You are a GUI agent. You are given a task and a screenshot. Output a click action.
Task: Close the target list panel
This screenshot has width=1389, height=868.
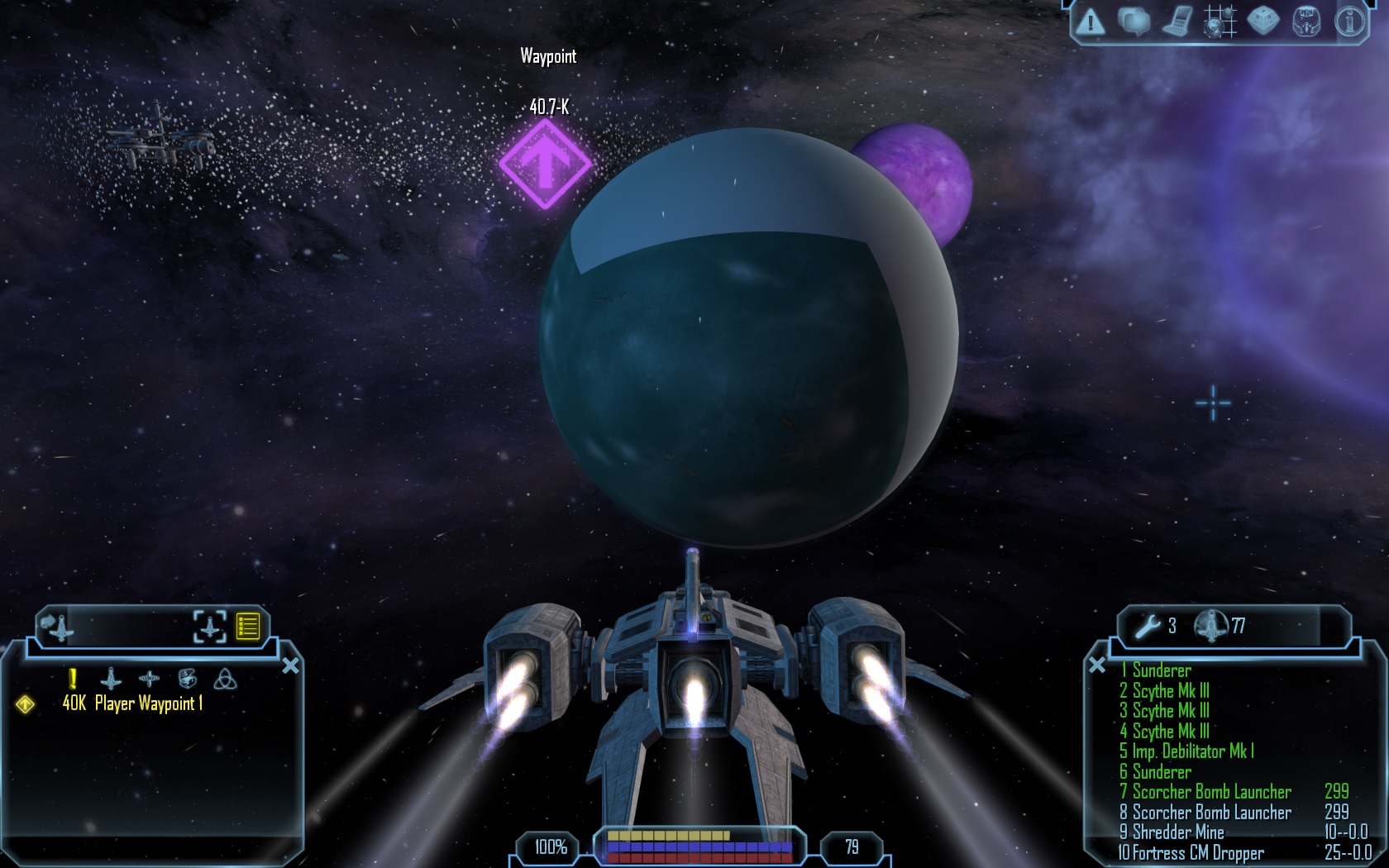coord(290,665)
